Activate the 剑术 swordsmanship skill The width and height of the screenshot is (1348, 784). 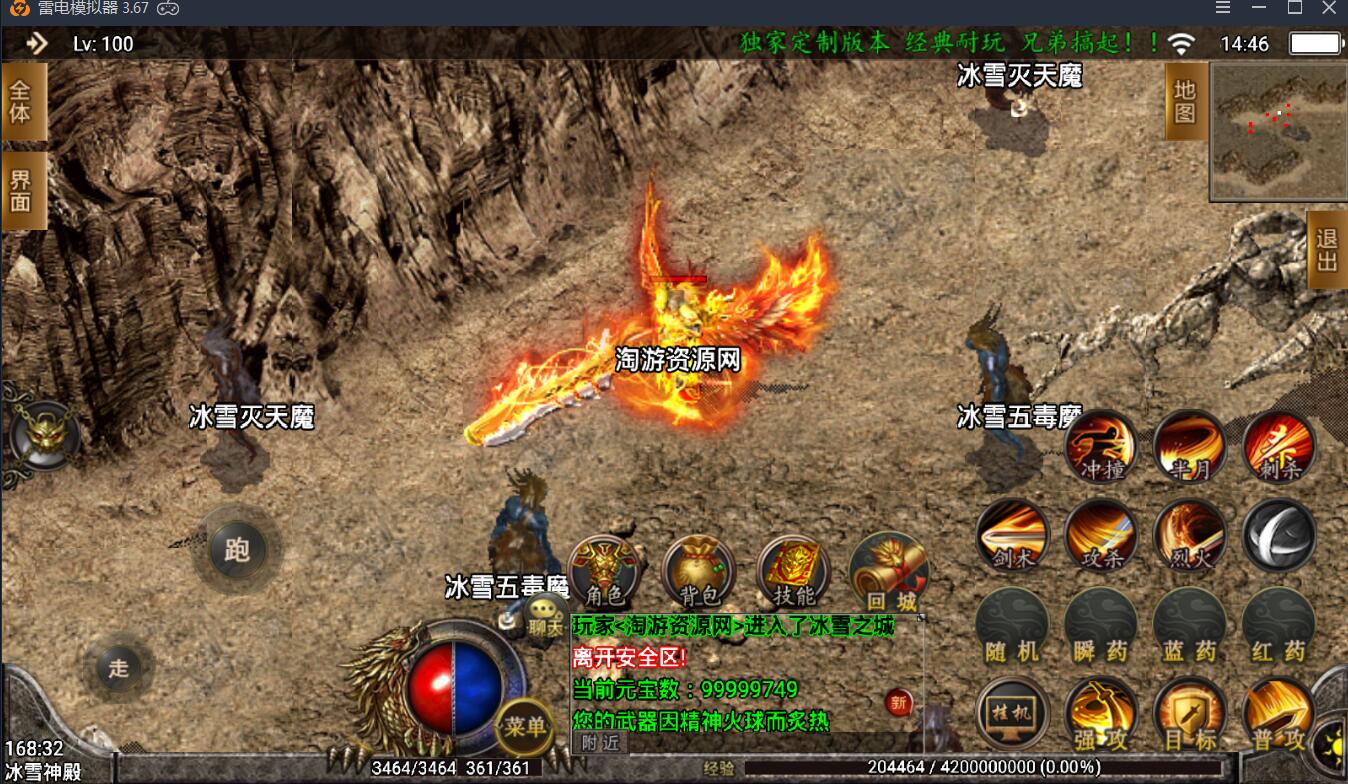(x=1012, y=536)
